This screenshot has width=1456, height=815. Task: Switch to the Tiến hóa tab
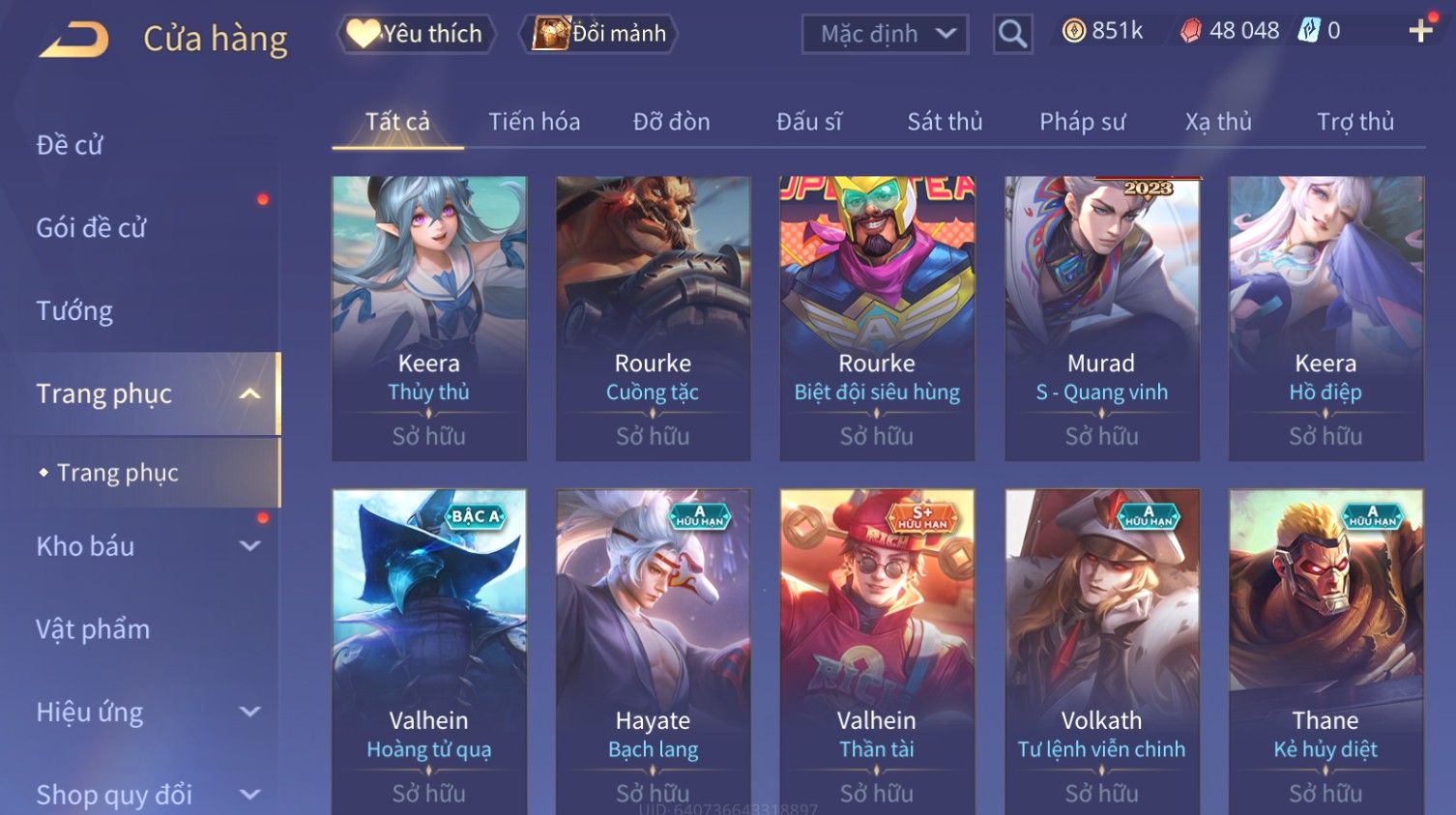pos(534,122)
